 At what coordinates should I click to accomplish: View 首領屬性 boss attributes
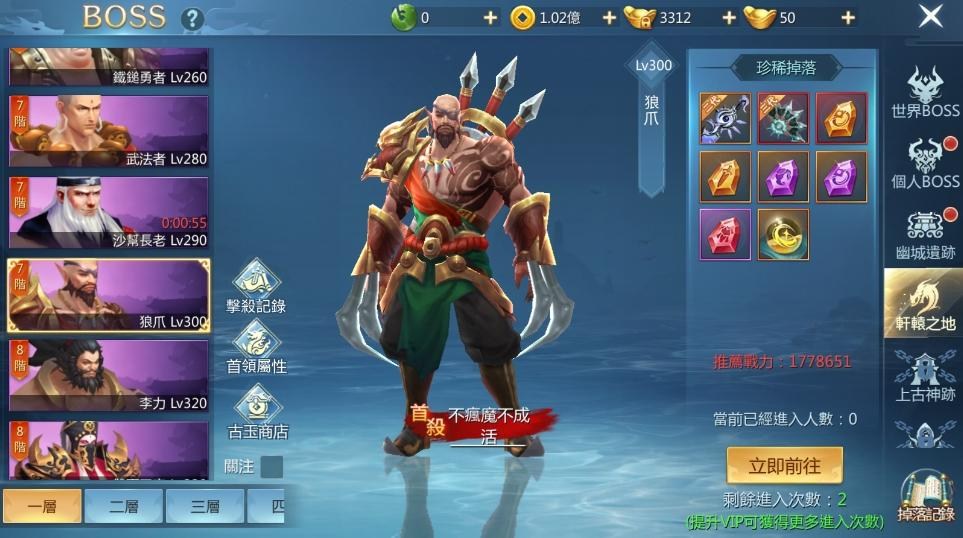click(257, 349)
